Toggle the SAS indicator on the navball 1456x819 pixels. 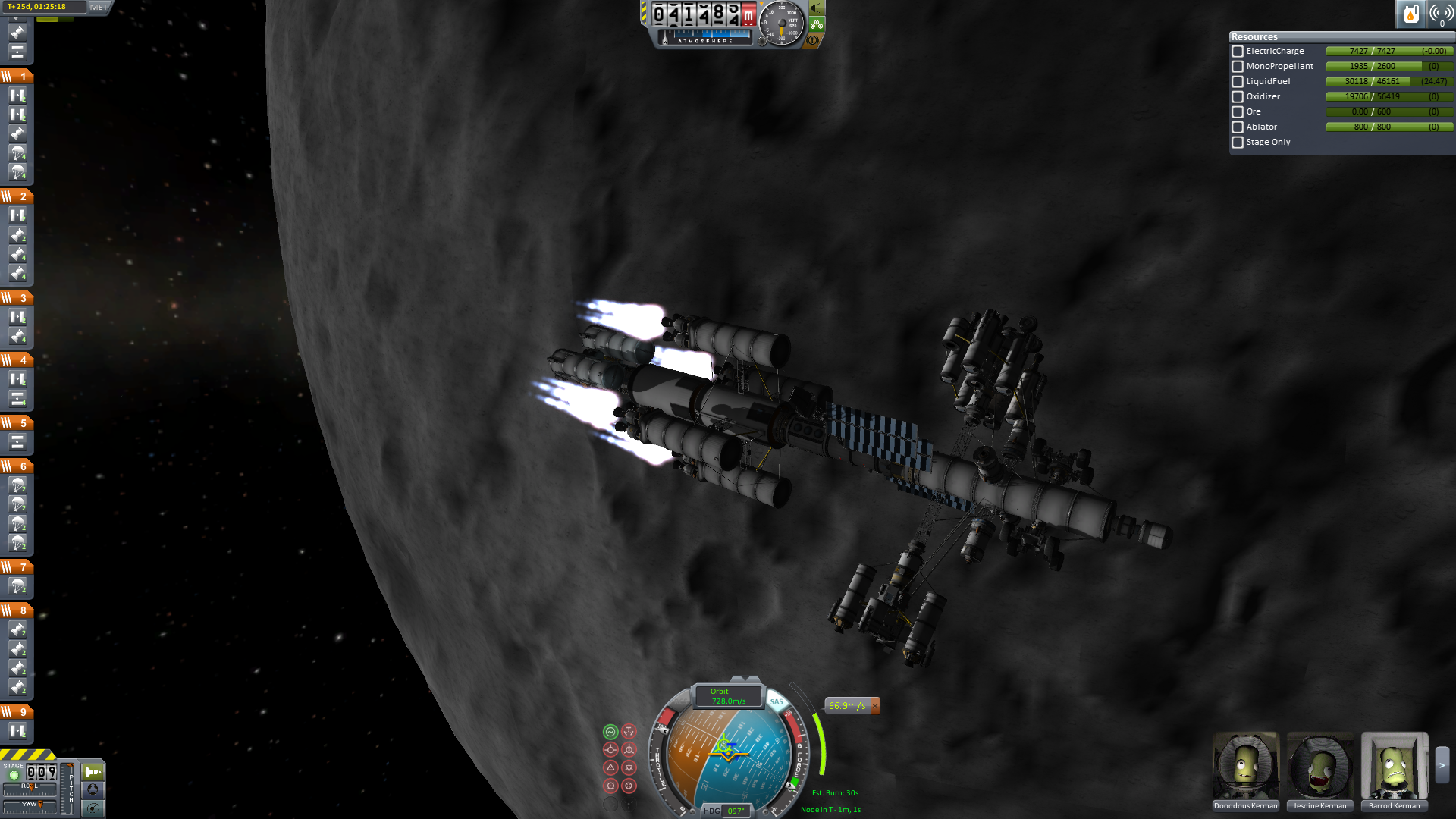point(777,702)
